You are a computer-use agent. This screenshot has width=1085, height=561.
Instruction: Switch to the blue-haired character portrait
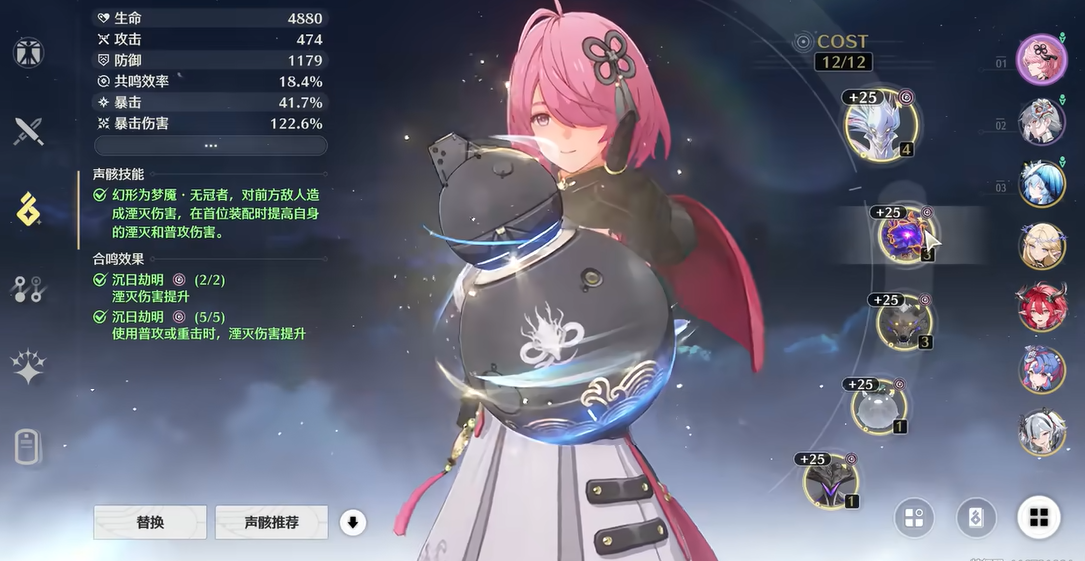(x=1042, y=183)
